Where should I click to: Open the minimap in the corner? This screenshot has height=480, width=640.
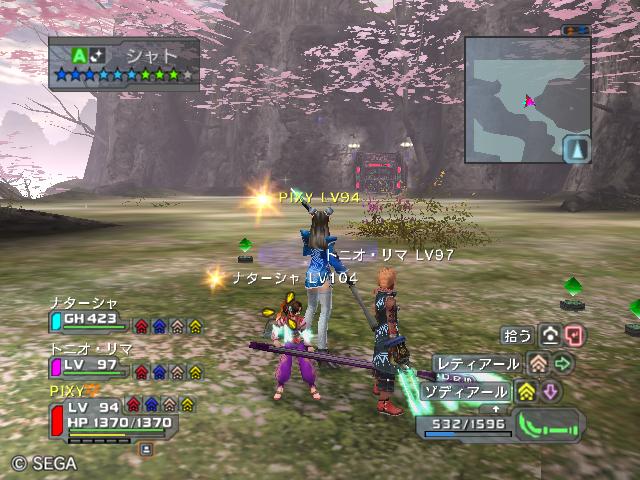point(527,98)
